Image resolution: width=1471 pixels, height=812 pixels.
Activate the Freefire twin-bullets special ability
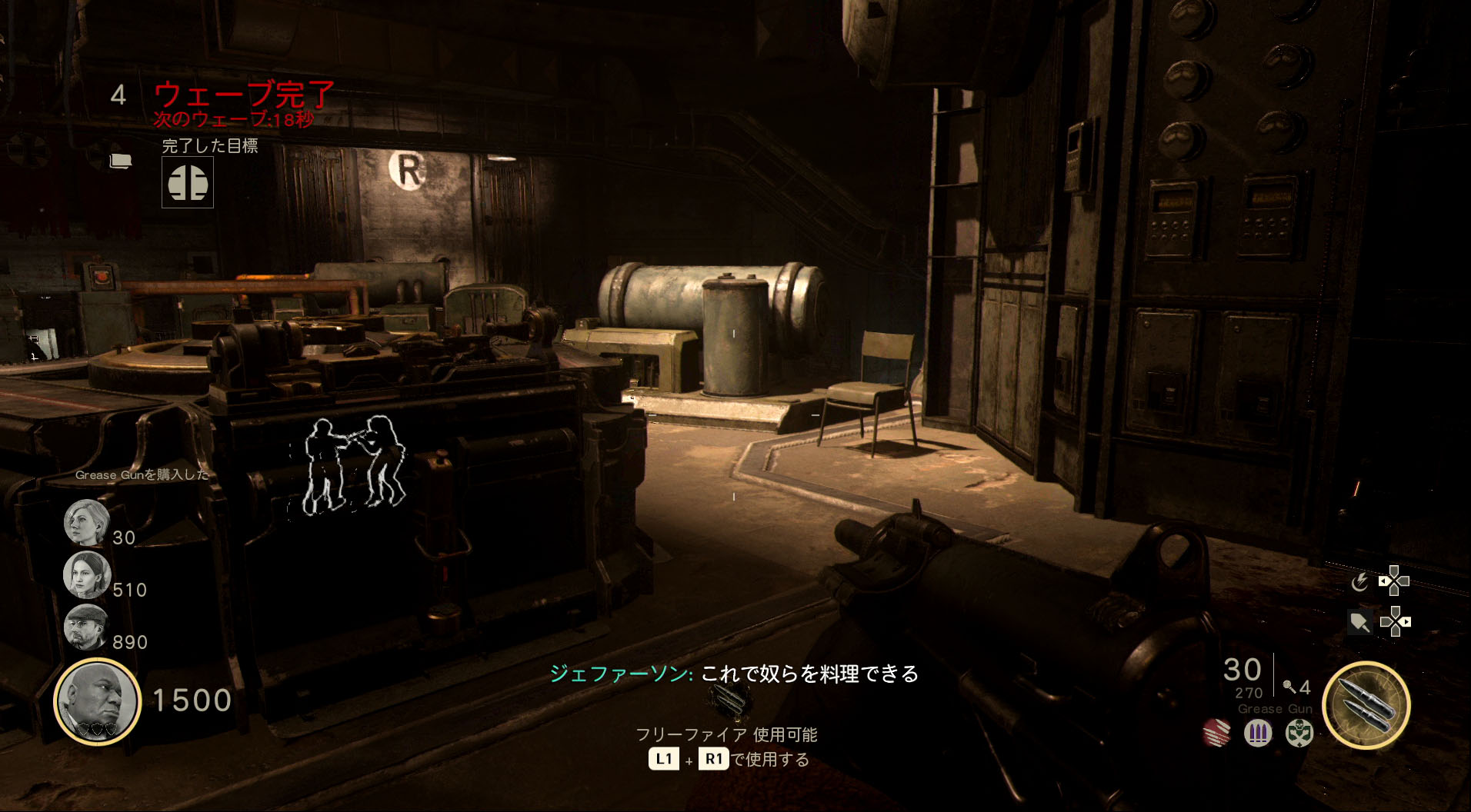tap(1366, 704)
